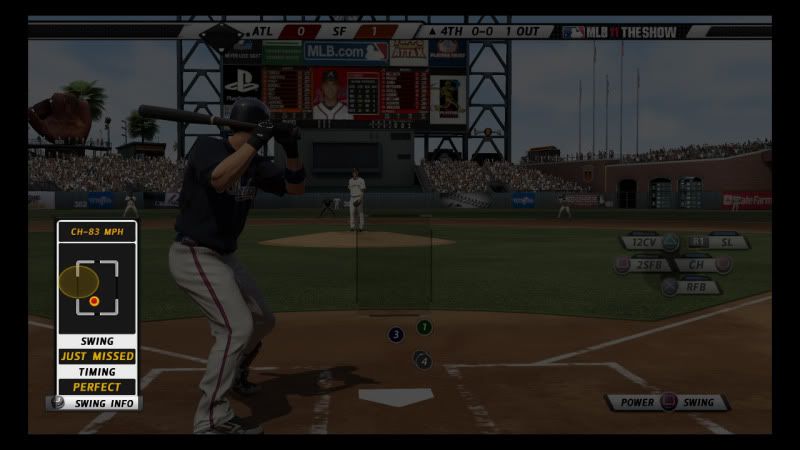Click the strike zone swing diagram
The image size is (800, 450).
pos(96,286)
